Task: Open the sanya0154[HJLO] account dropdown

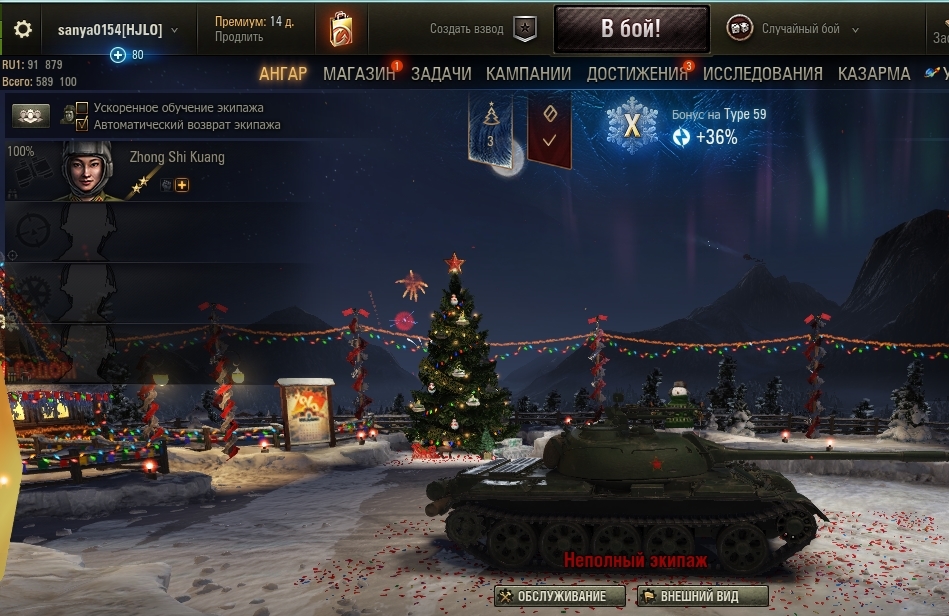Action: pyautogui.click(x=117, y=30)
